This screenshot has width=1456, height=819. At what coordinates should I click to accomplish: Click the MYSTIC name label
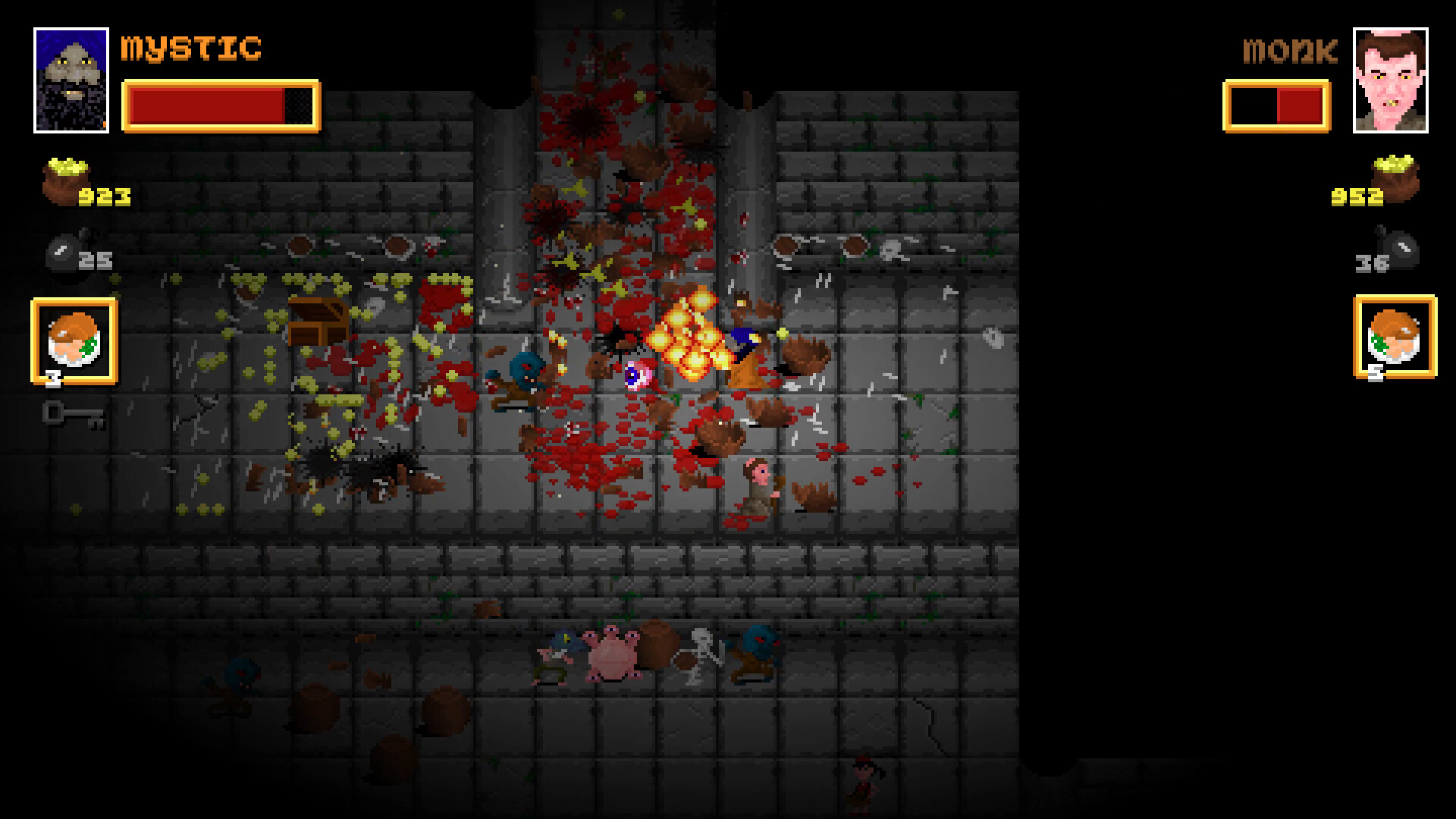pos(190,47)
